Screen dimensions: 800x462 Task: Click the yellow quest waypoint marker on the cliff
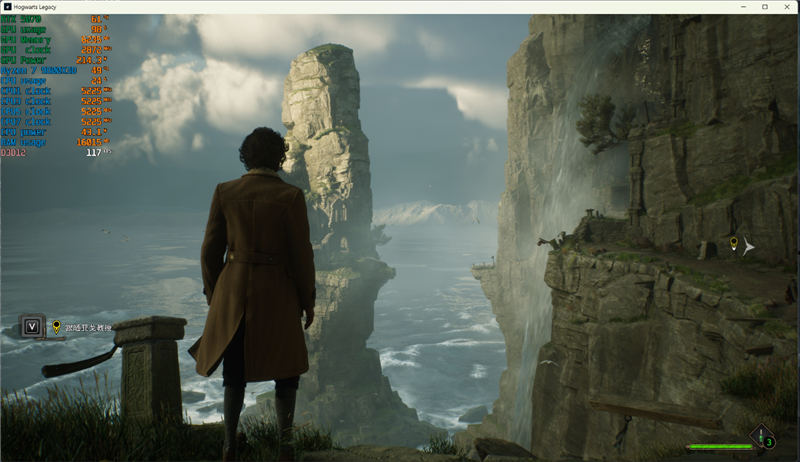click(x=733, y=244)
